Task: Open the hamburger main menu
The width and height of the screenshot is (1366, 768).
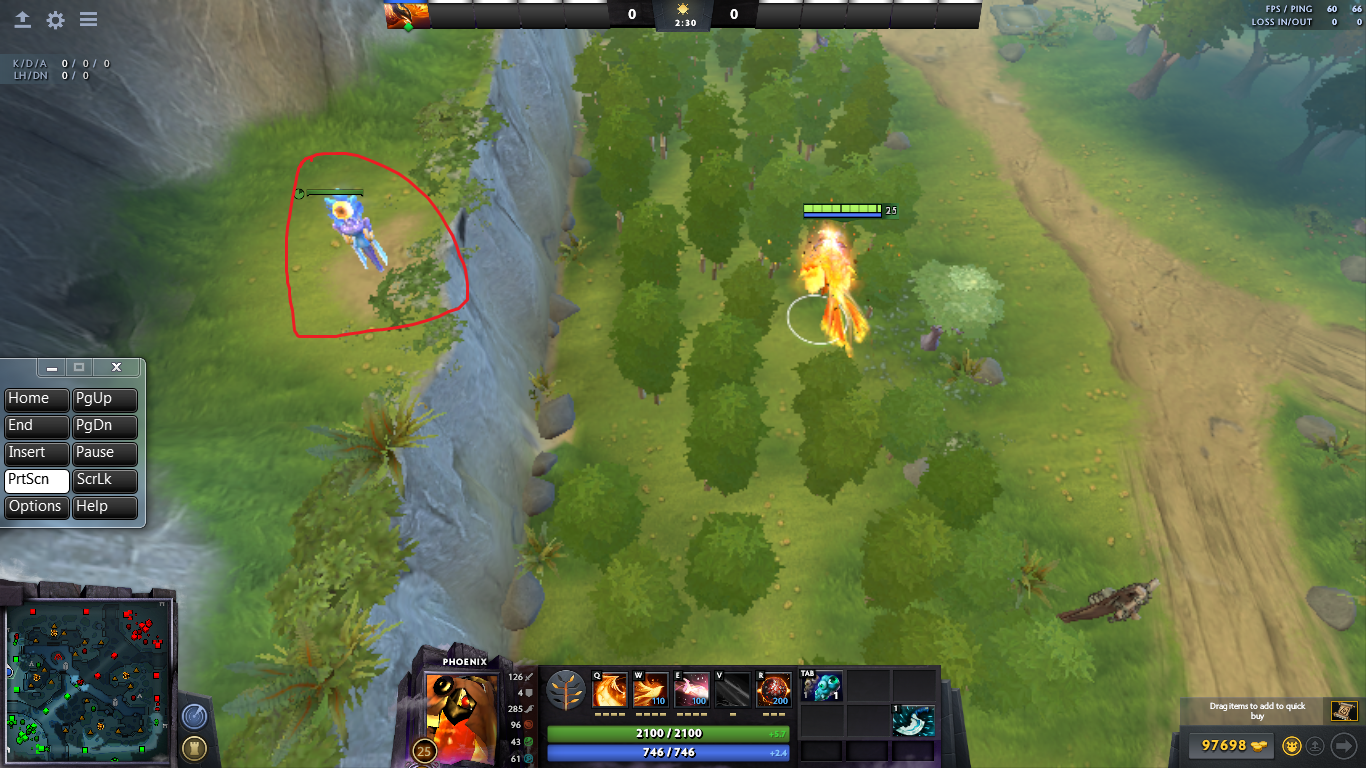Action: pos(88,20)
